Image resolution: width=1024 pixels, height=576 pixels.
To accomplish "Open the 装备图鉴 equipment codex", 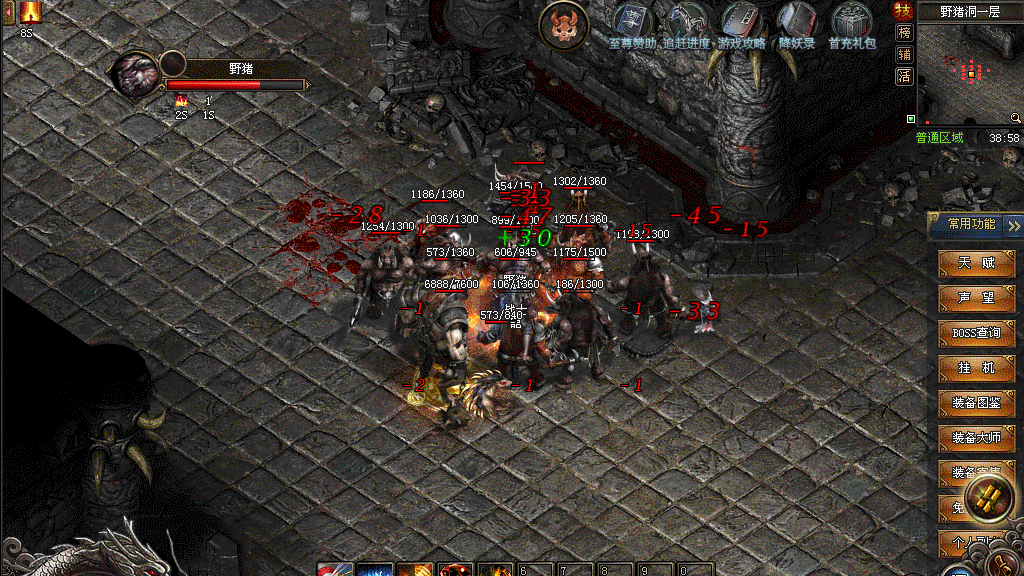I will (977, 403).
